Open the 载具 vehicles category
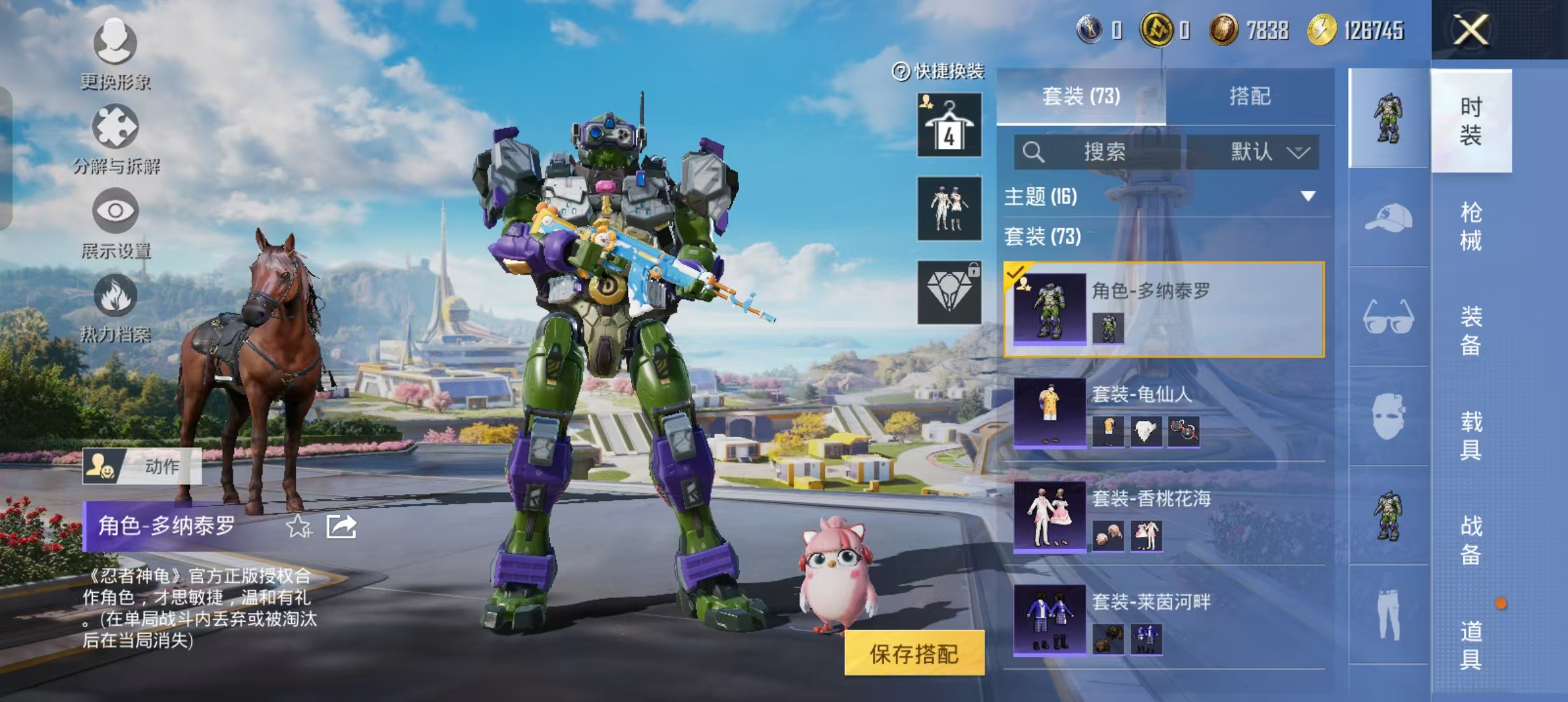This screenshot has height=702, width=1568. [1470, 435]
